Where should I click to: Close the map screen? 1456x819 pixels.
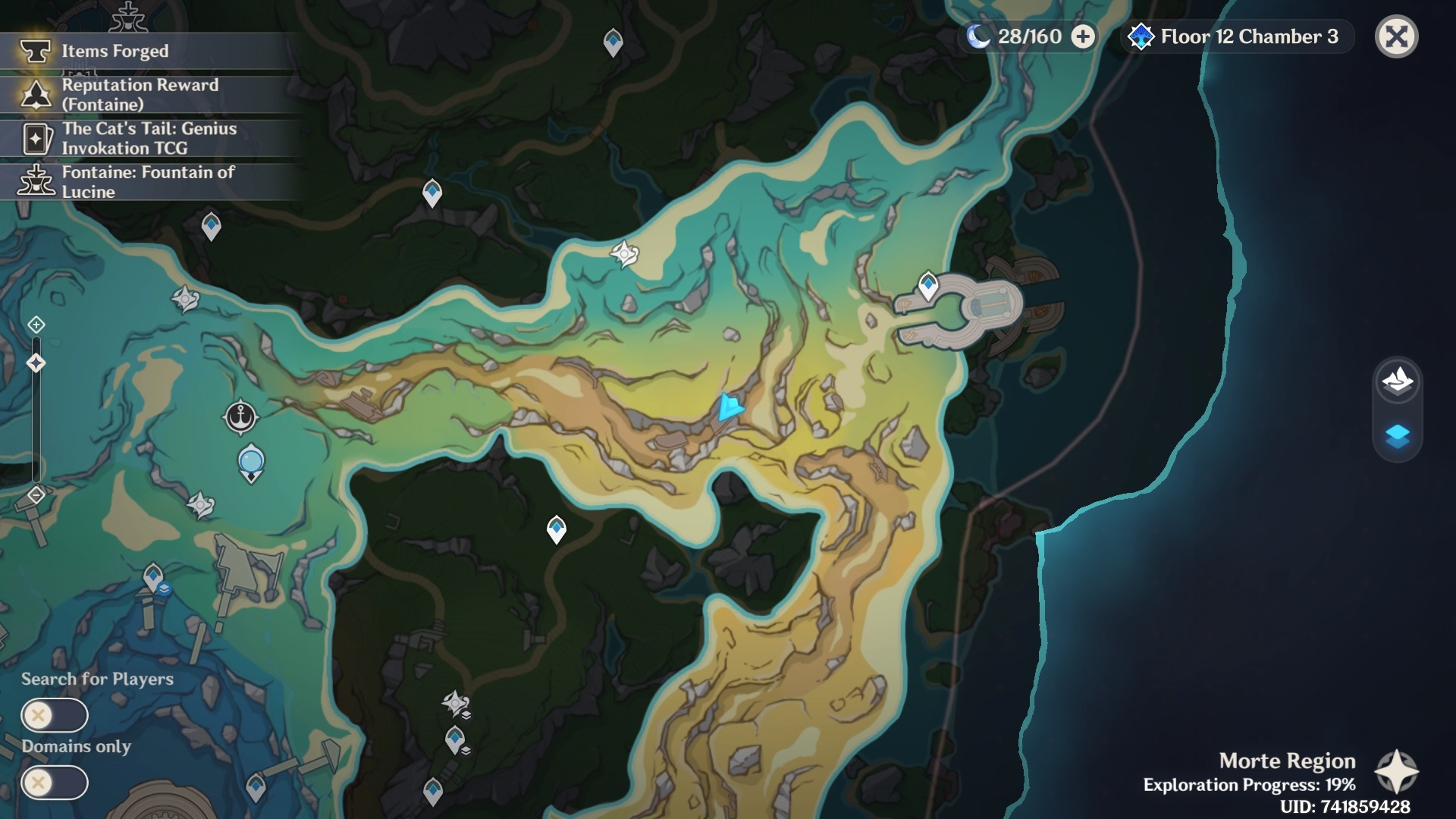[1396, 36]
